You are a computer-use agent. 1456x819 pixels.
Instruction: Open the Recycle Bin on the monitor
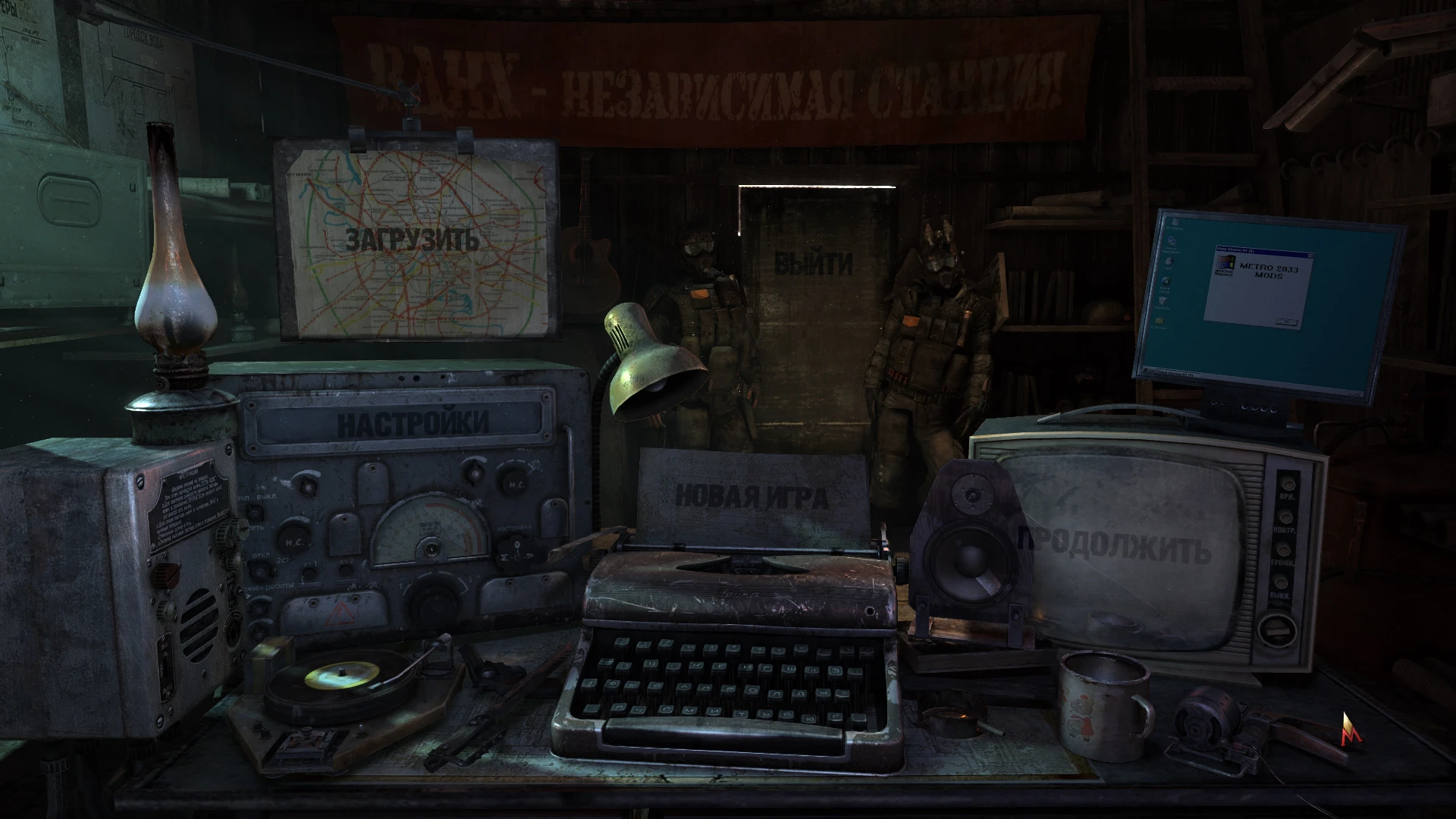(1163, 302)
